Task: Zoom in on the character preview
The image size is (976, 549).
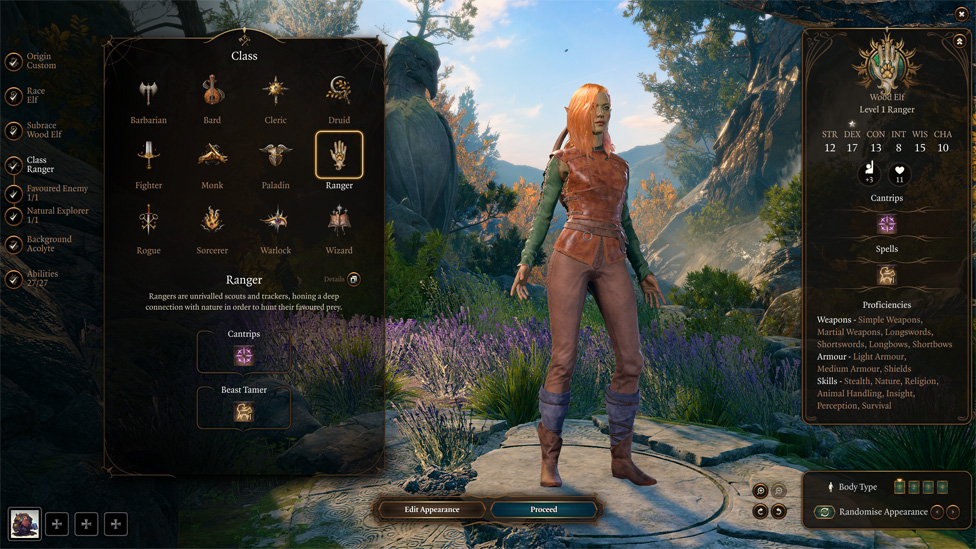Action: point(761,491)
